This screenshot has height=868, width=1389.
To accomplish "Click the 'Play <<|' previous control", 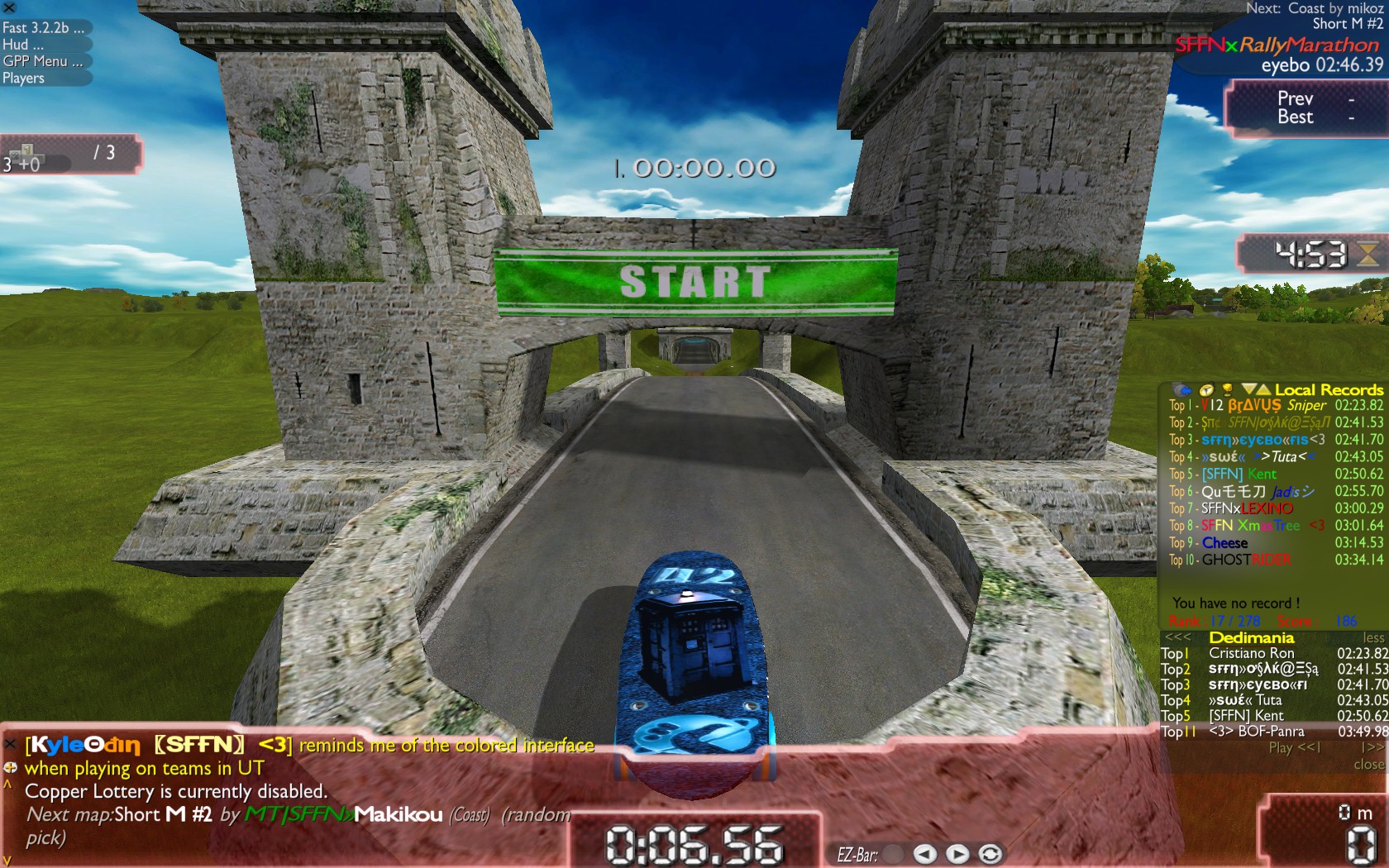I will click(x=1295, y=747).
